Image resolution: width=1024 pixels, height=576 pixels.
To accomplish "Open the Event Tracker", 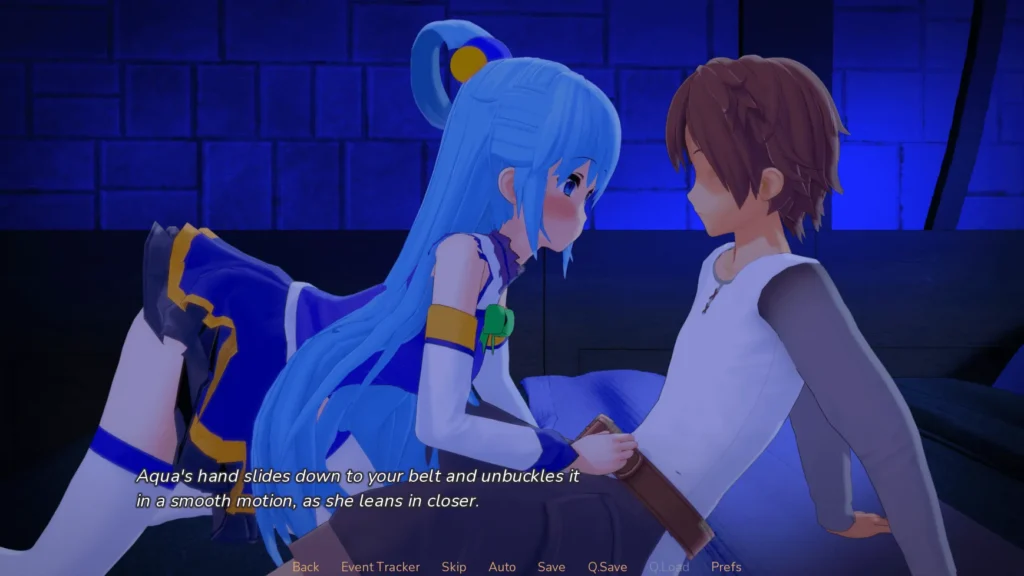I will click(x=380, y=567).
